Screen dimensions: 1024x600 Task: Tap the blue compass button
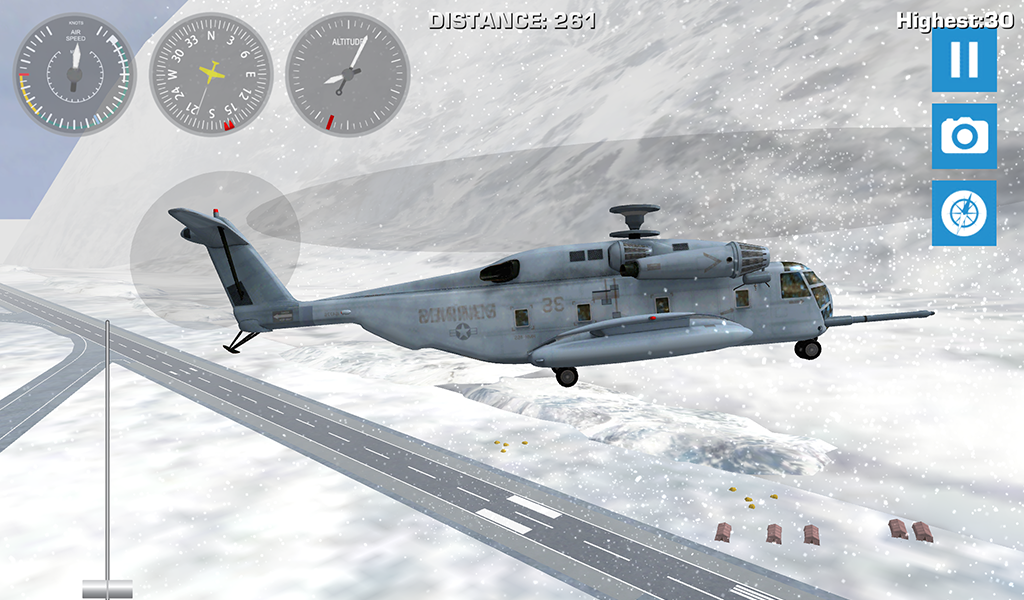click(x=964, y=213)
